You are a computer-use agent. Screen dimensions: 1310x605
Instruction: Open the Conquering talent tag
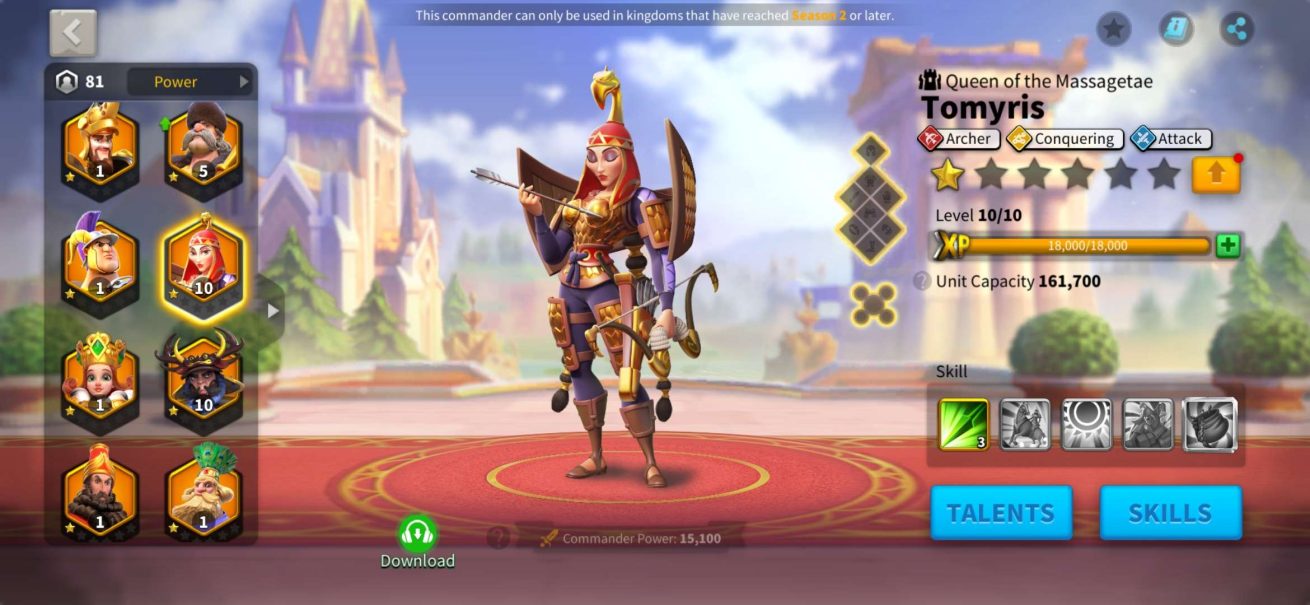(x=1065, y=139)
